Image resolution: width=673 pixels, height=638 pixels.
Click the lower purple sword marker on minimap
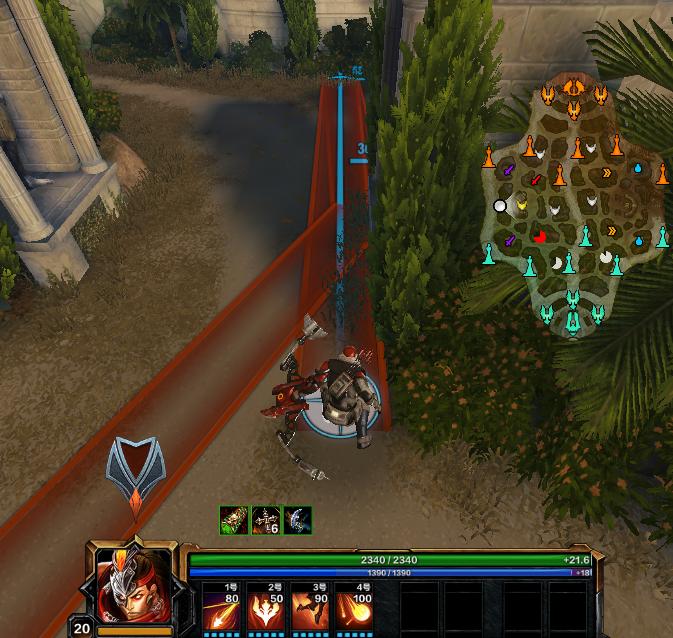point(509,241)
